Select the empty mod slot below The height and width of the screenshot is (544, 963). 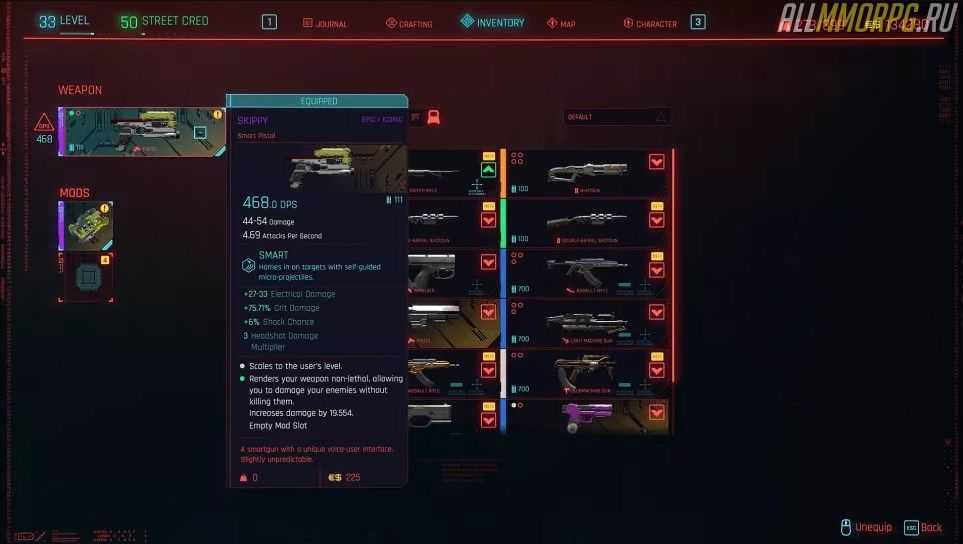tap(86, 277)
